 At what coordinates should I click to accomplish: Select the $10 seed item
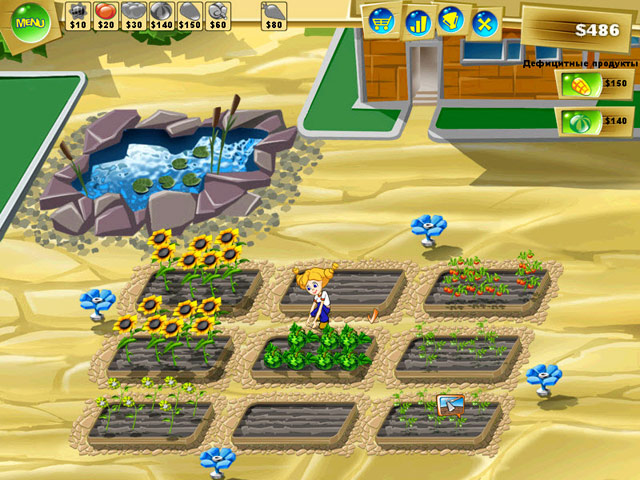(x=78, y=14)
